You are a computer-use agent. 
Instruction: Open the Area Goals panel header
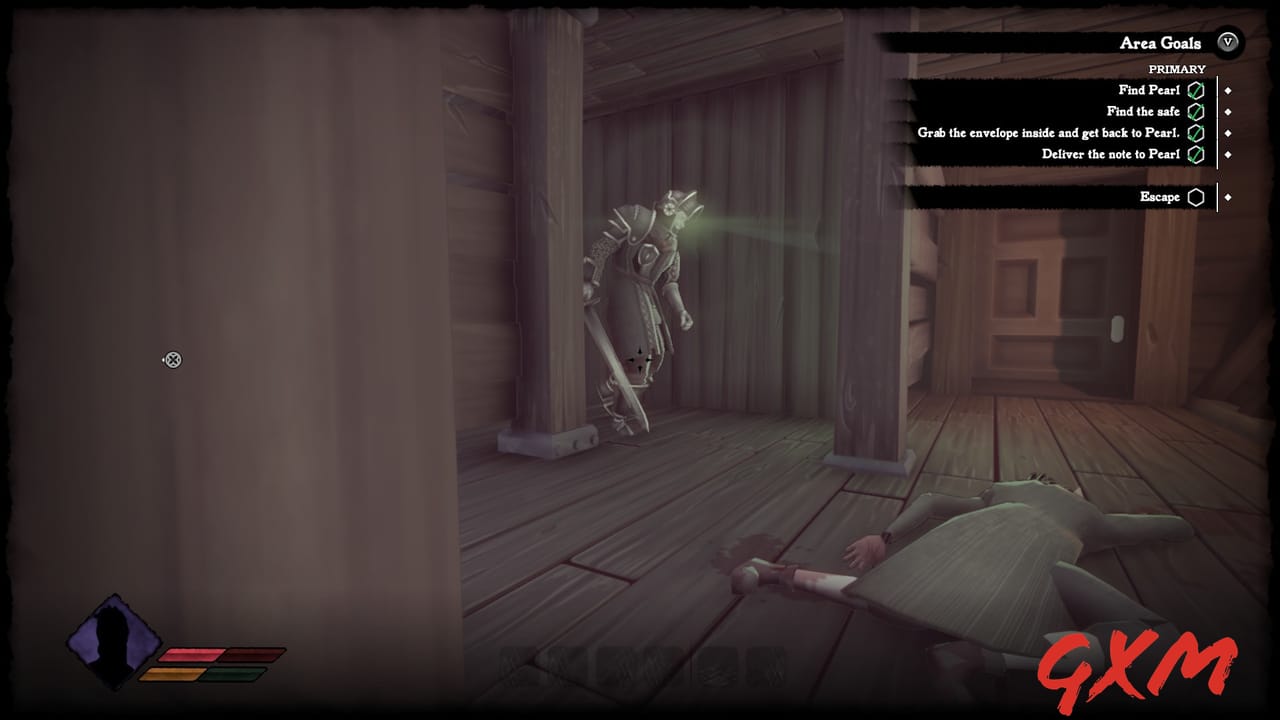point(1160,43)
